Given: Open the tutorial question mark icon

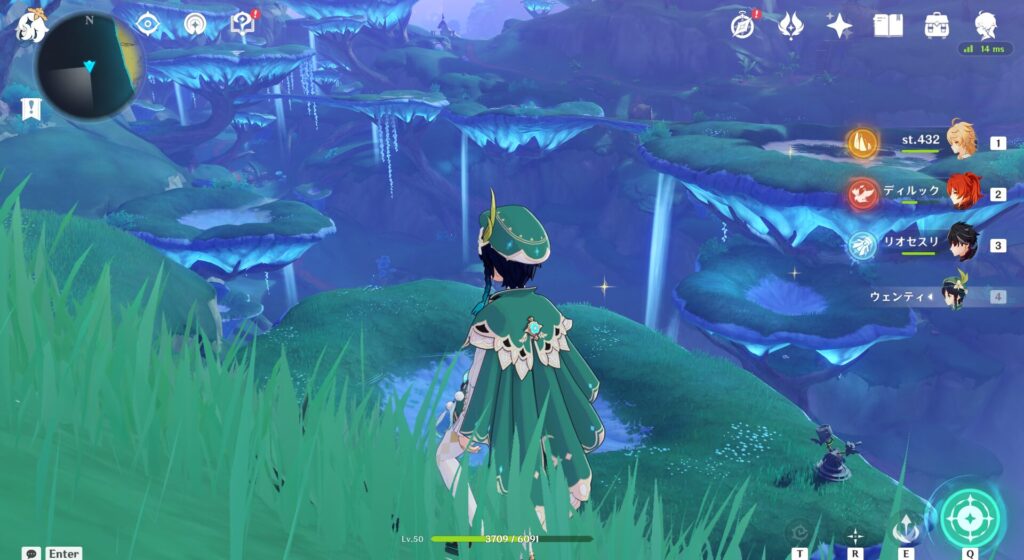Looking at the screenshot, I should pyautogui.click(x=242, y=24).
